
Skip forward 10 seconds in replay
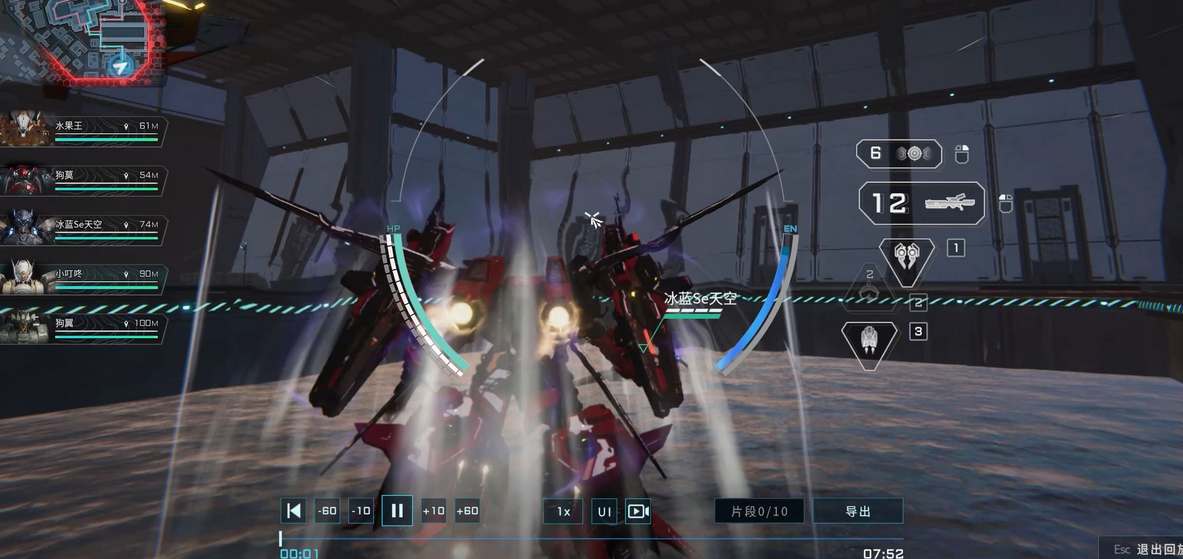click(x=433, y=511)
